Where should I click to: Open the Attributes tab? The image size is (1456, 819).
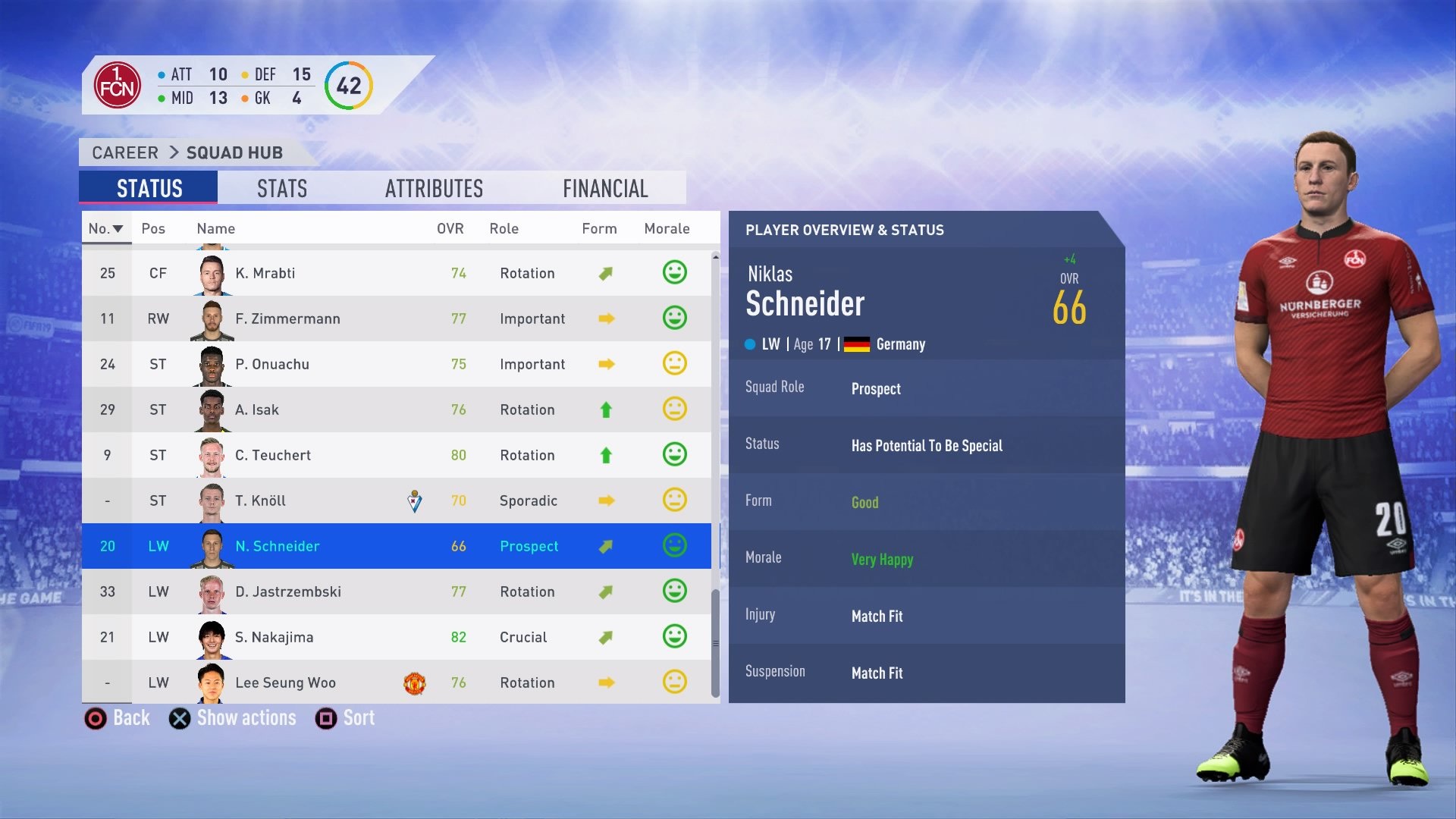[x=434, y=188]
